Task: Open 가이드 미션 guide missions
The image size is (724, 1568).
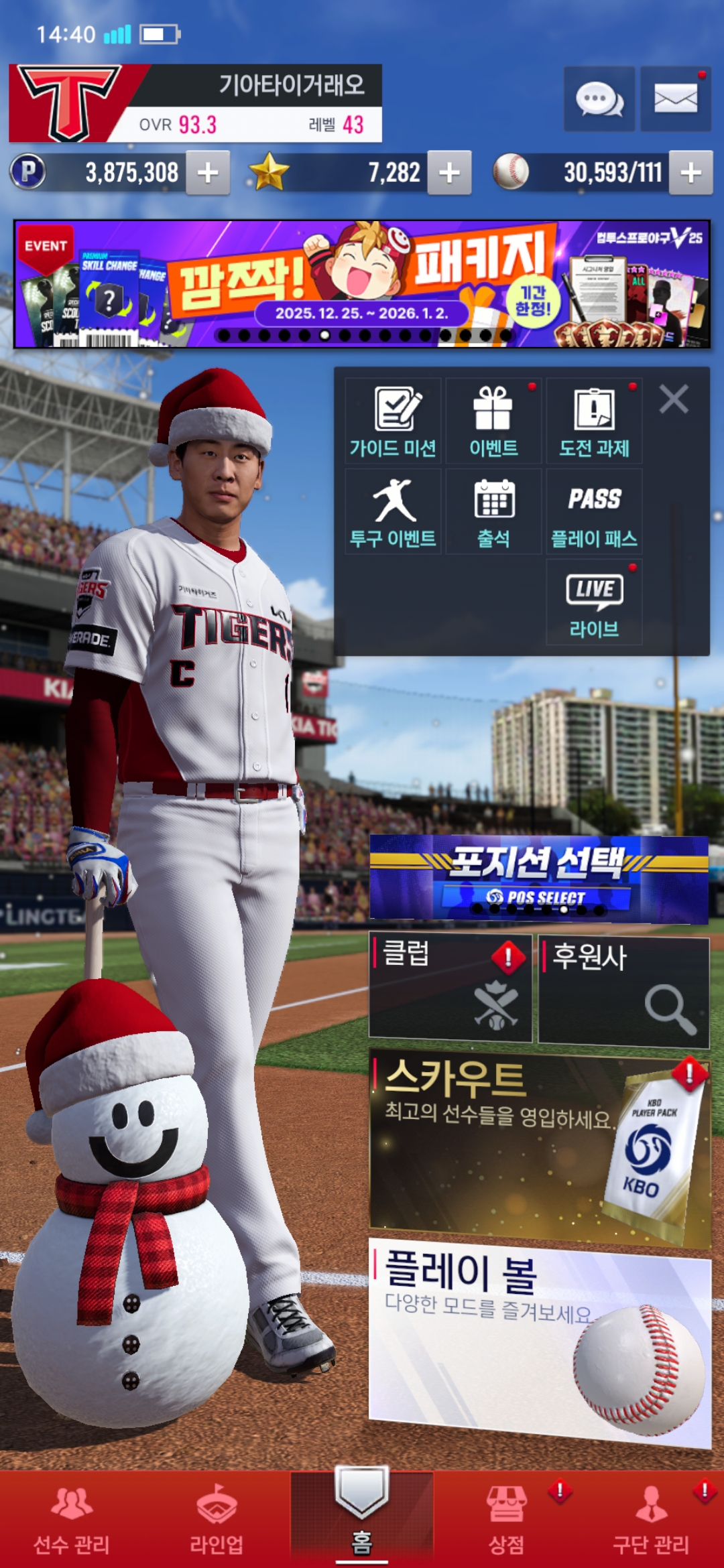Action: pyautogui.click(x=394, y=421)
